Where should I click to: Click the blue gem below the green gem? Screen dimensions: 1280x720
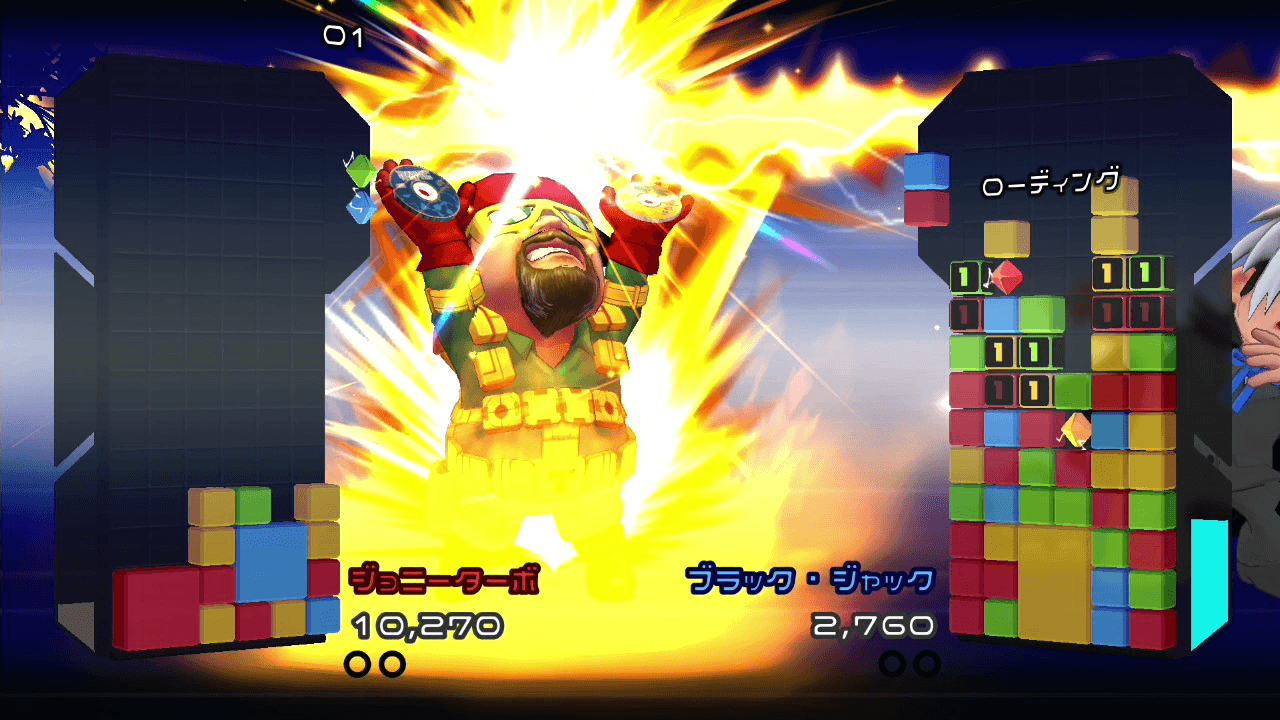(x=360, y=208)
